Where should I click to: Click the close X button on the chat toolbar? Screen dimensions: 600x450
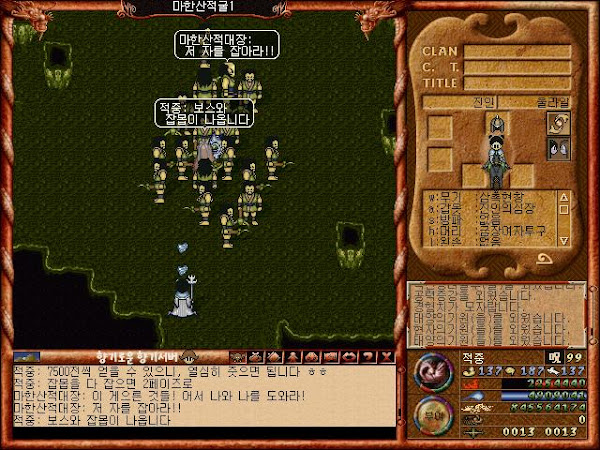click(x=387, y=356)
